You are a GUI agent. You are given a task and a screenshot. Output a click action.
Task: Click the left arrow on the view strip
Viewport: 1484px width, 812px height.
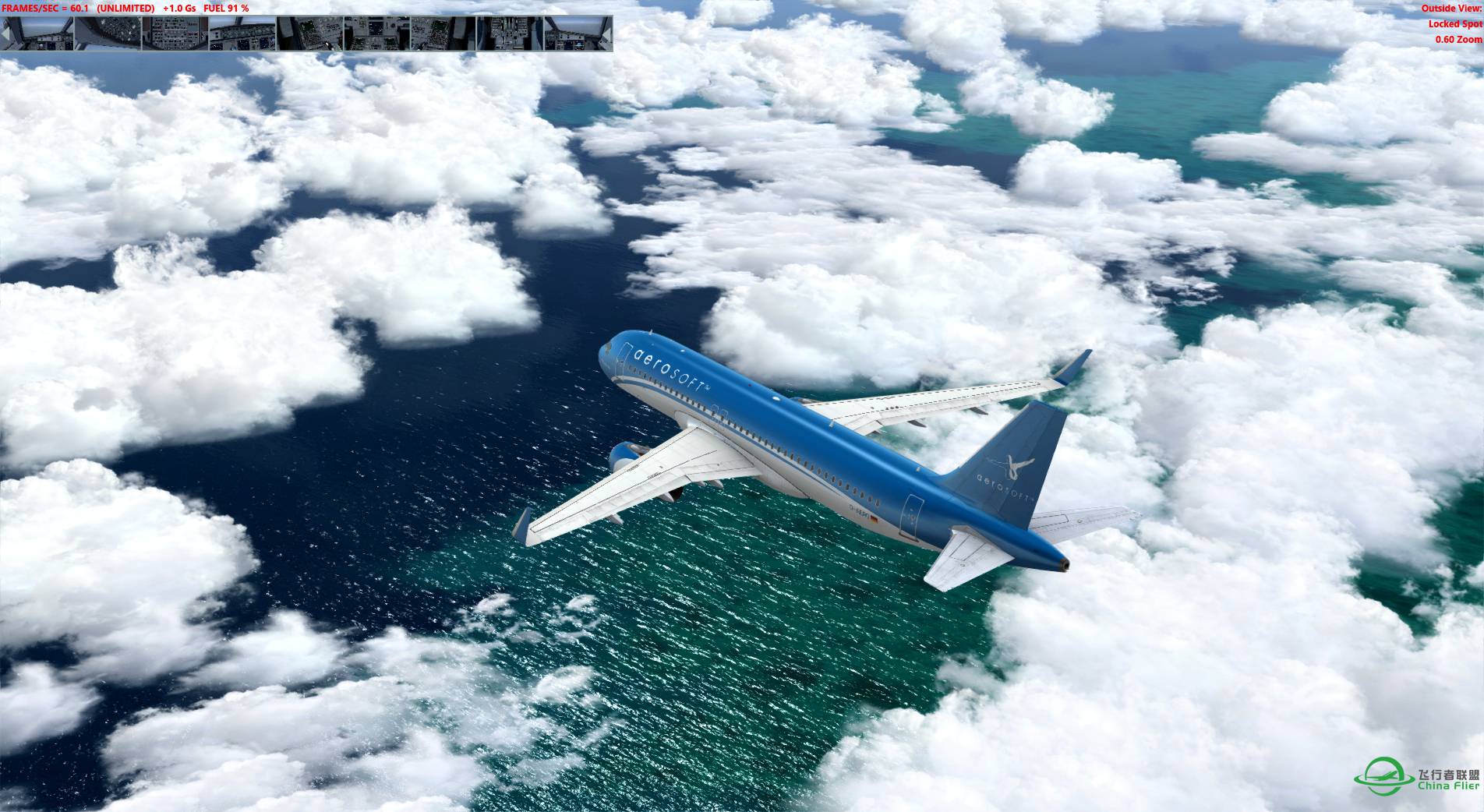5,34
